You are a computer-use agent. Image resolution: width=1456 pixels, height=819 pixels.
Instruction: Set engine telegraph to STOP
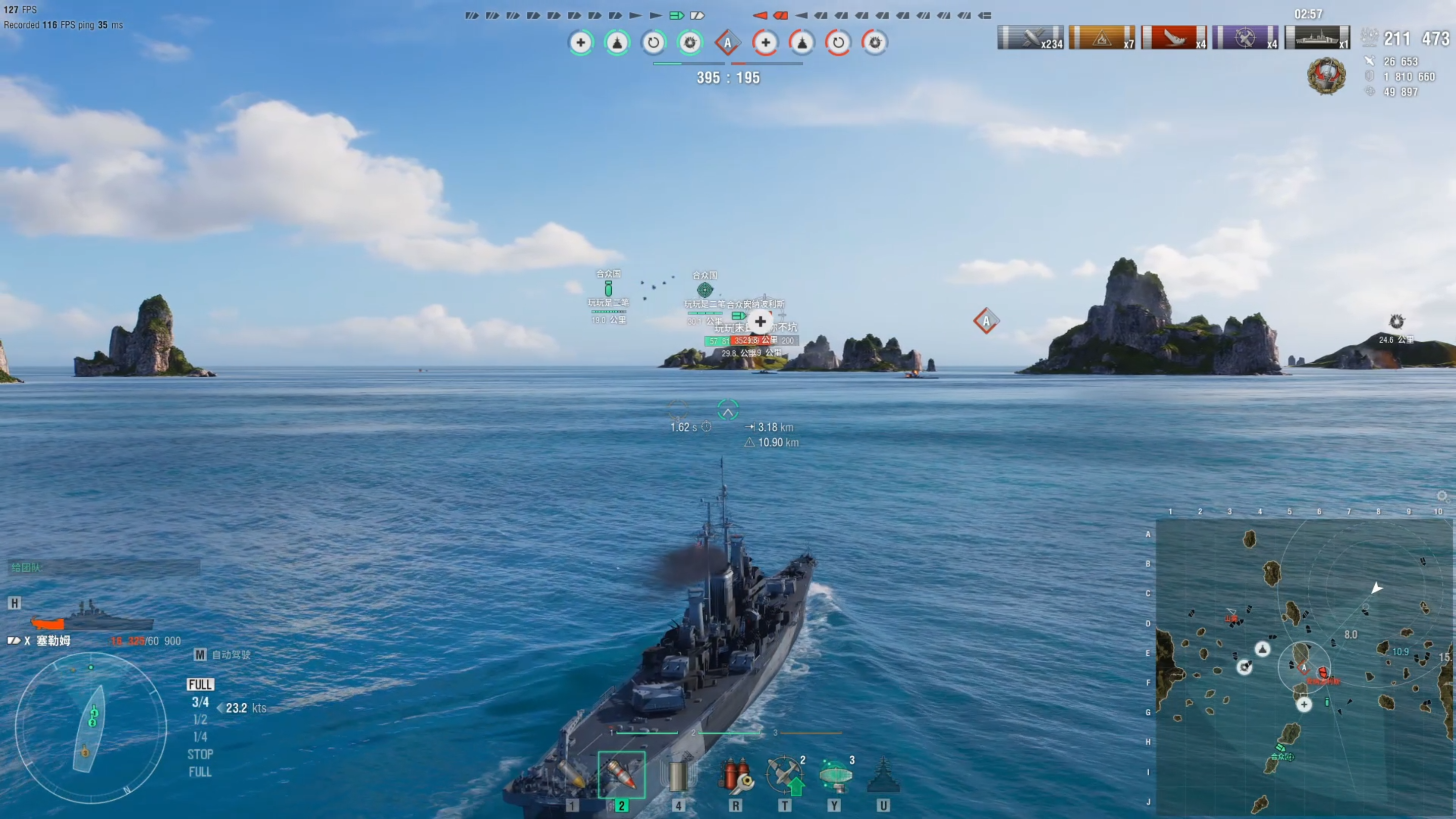(x=200, y=754)
